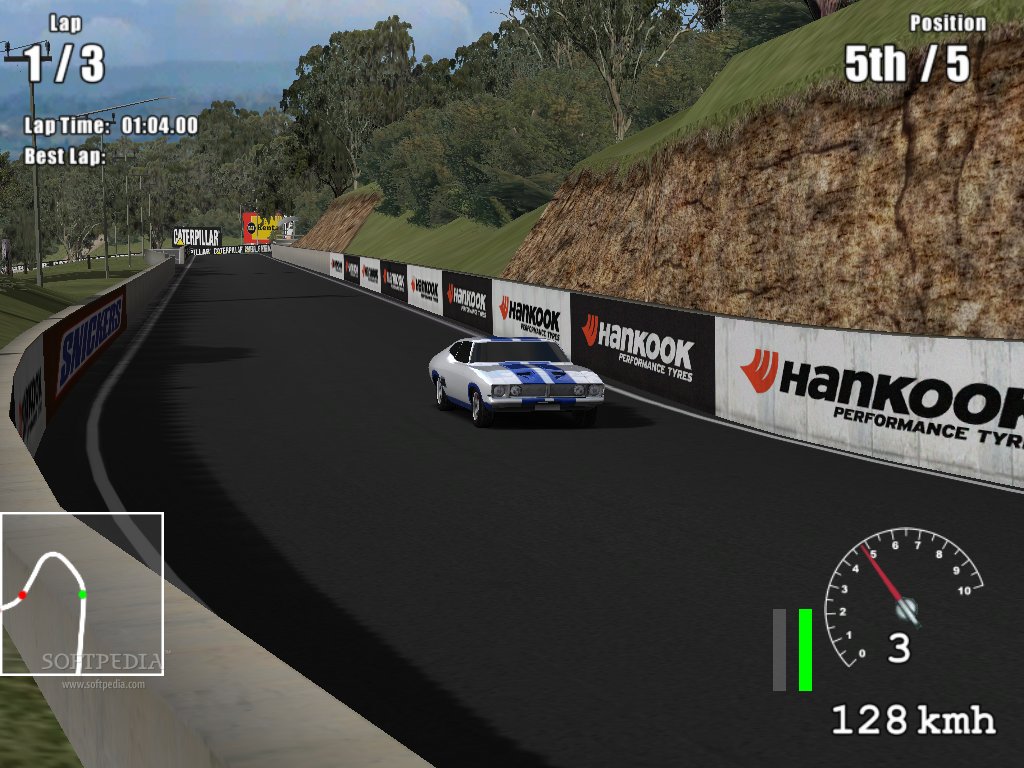Select the red marker on the minimap

(x=22, y=595)
